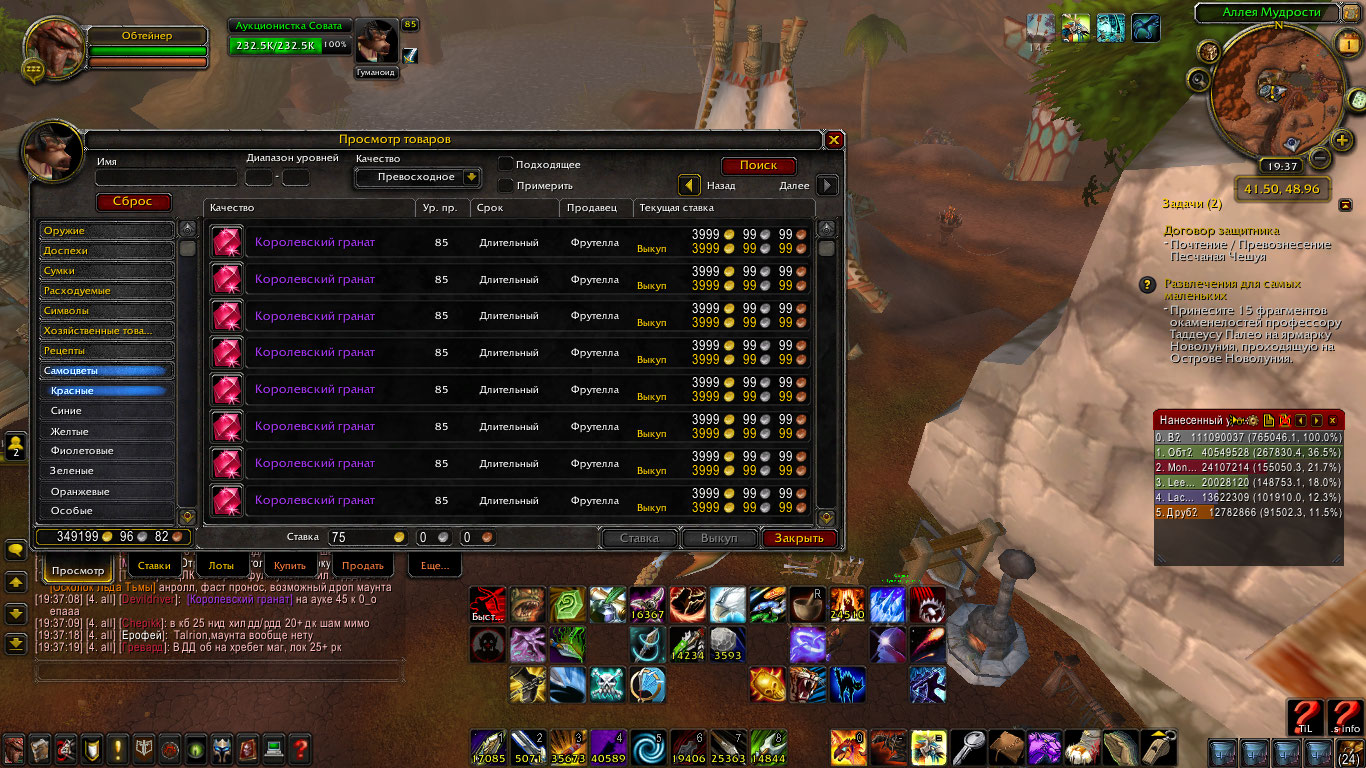Click the minimap zoom-in plus button
Viewport: 1366px width, 768px height.
(1343, 140)
